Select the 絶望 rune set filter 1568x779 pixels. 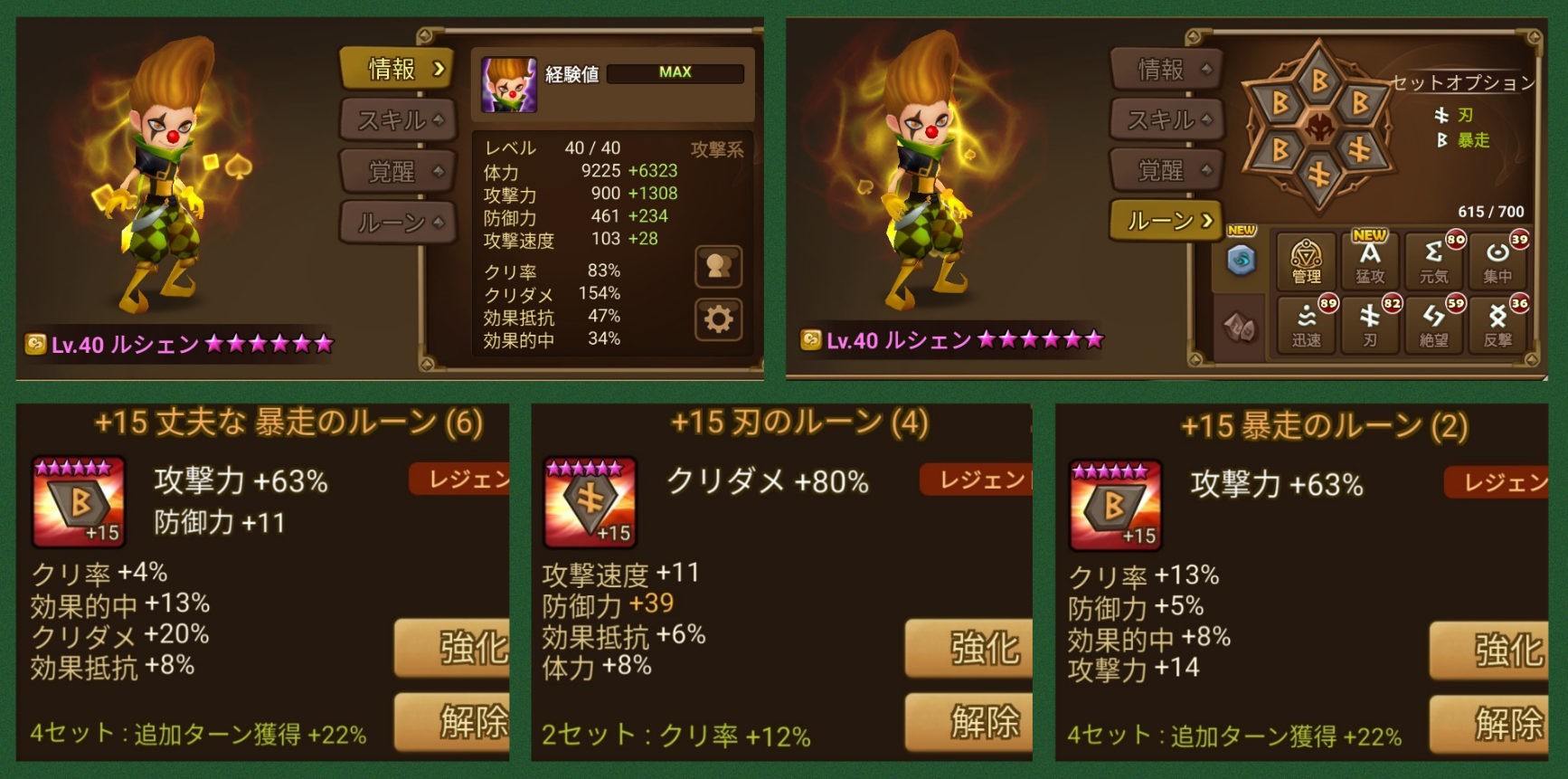point(1435,326)
